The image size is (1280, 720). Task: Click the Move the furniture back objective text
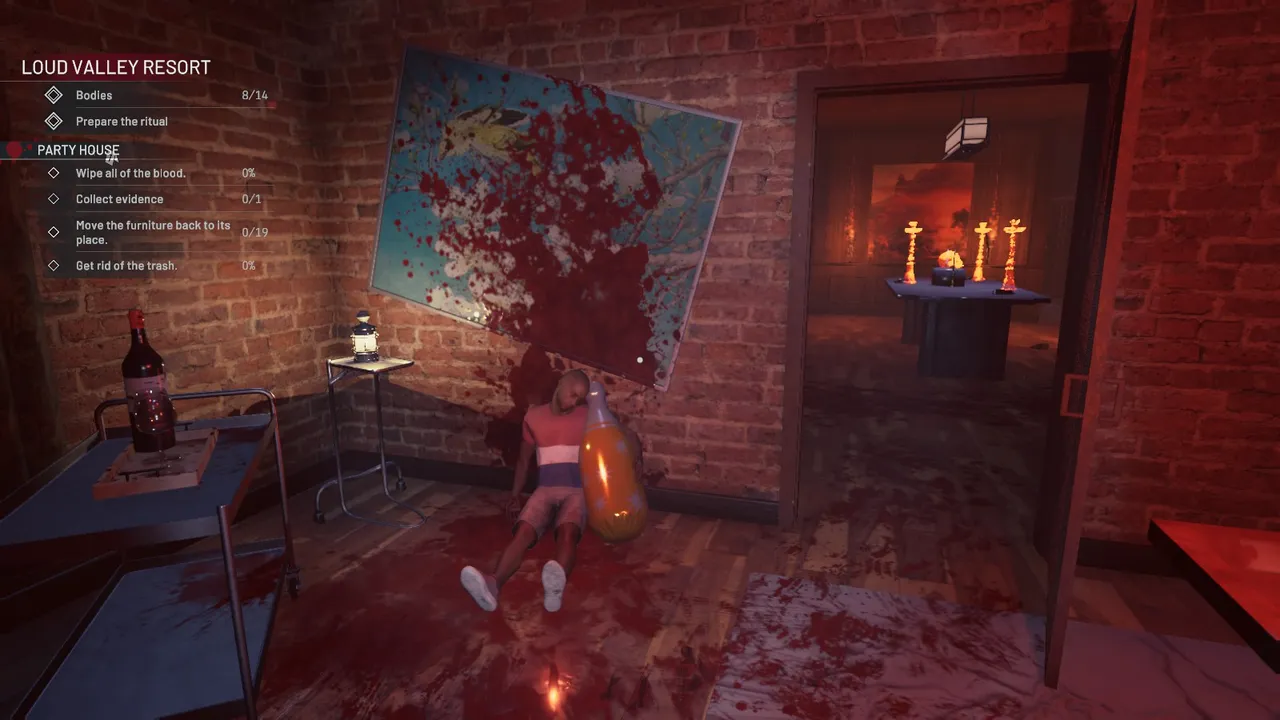[153, 232]
